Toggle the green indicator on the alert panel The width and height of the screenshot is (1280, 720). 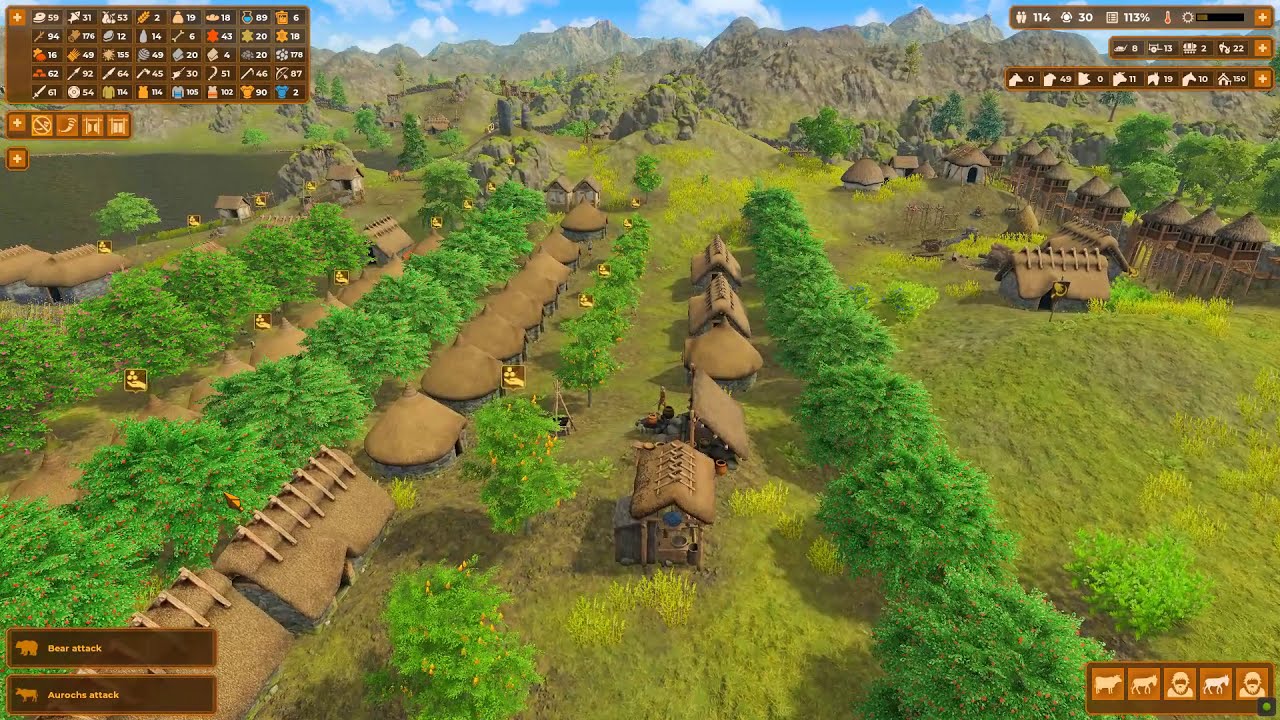(x=1266, y=706)
